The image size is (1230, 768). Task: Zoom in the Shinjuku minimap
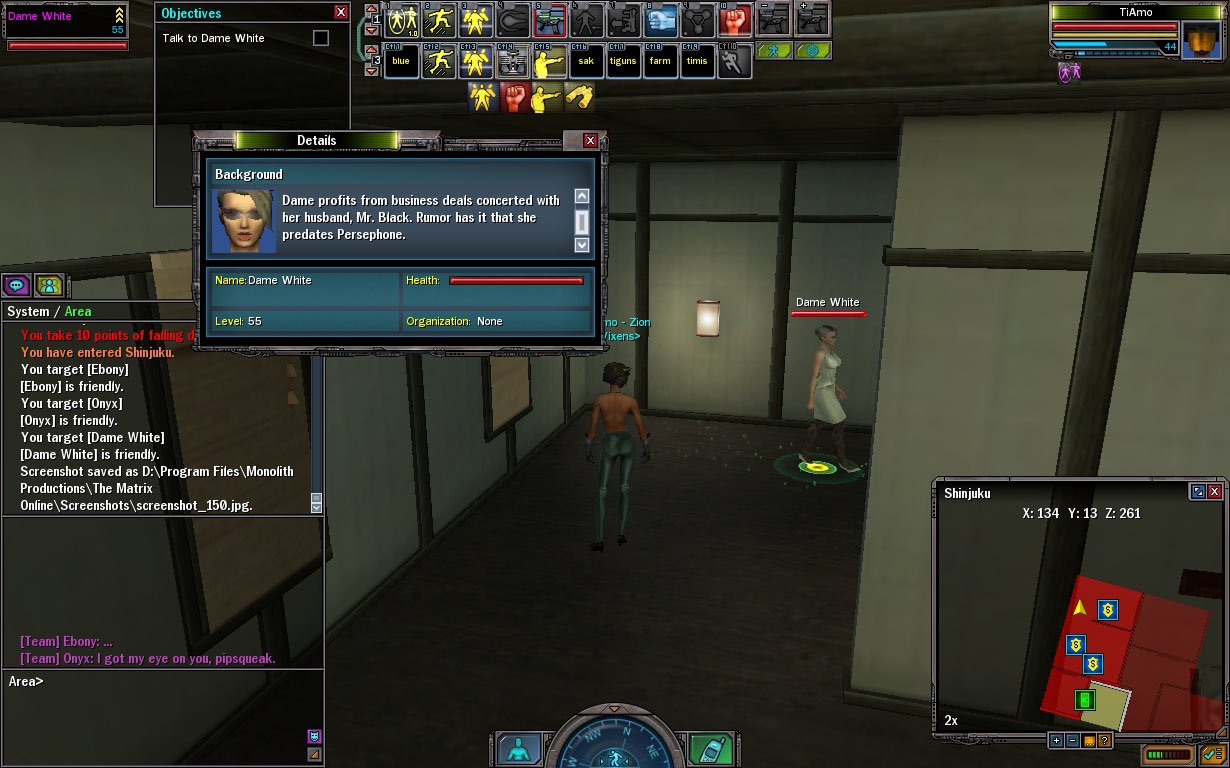click(1056, 741)
